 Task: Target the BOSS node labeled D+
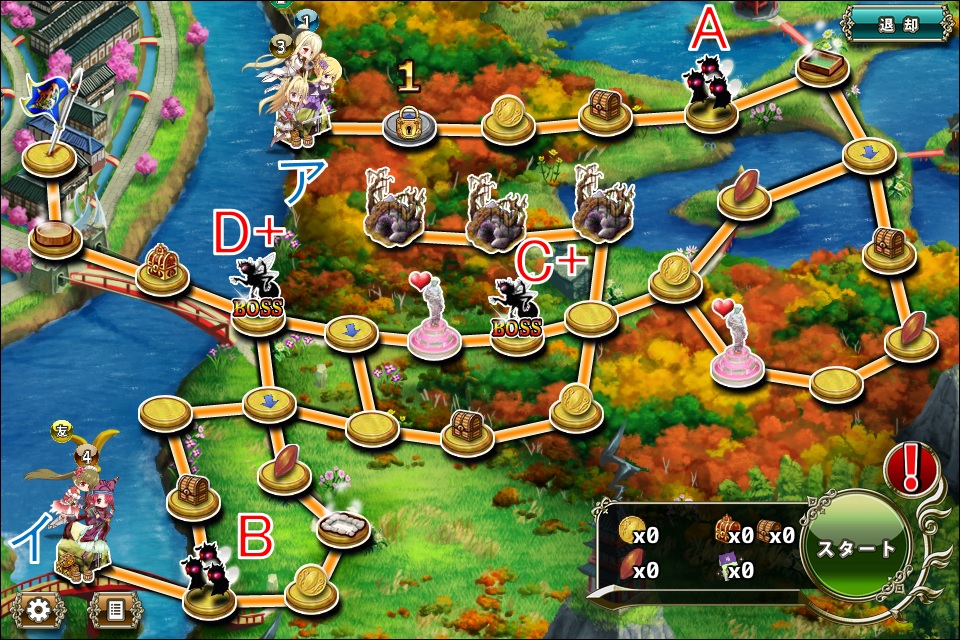[257, 295]
